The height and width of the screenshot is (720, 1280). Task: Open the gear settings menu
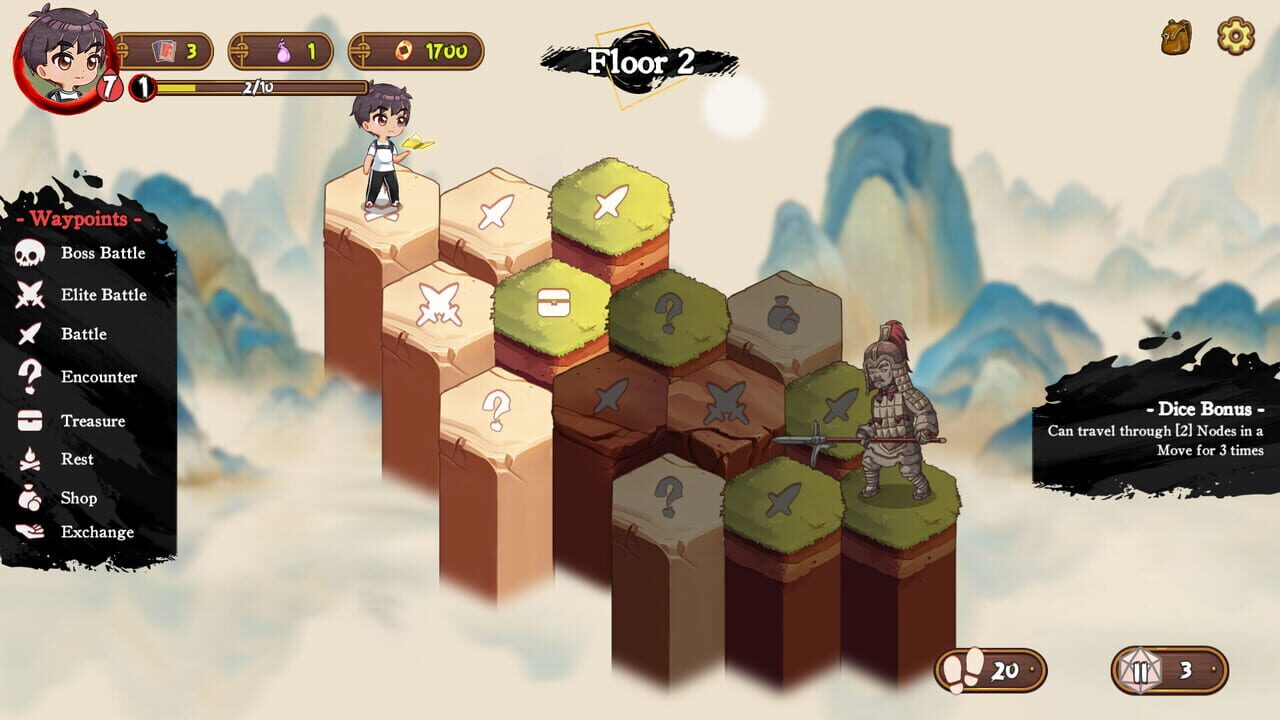tap(1235, 37)
